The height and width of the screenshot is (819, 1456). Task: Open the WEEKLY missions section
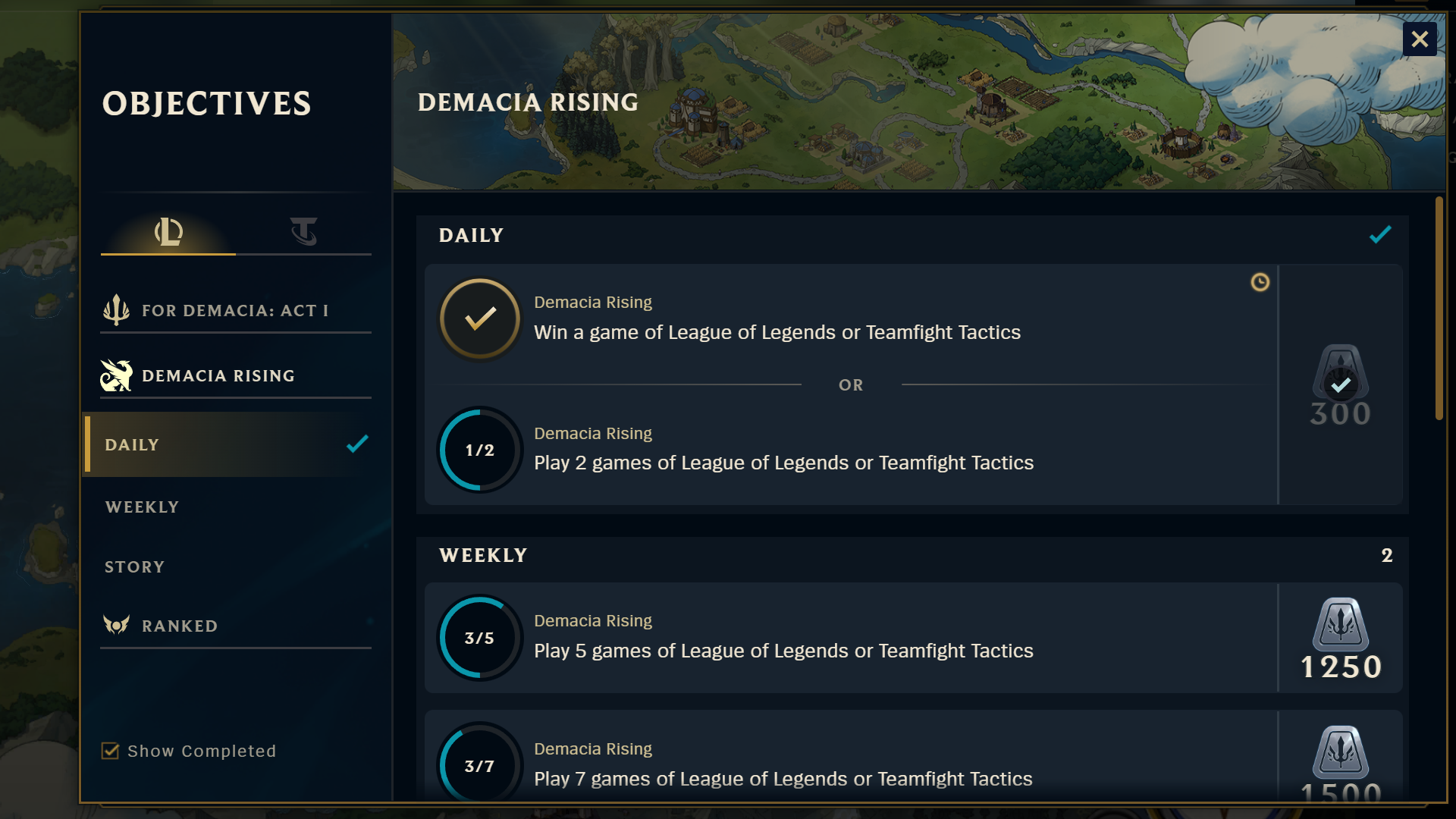pyautogui.click(x=142, y=507)
